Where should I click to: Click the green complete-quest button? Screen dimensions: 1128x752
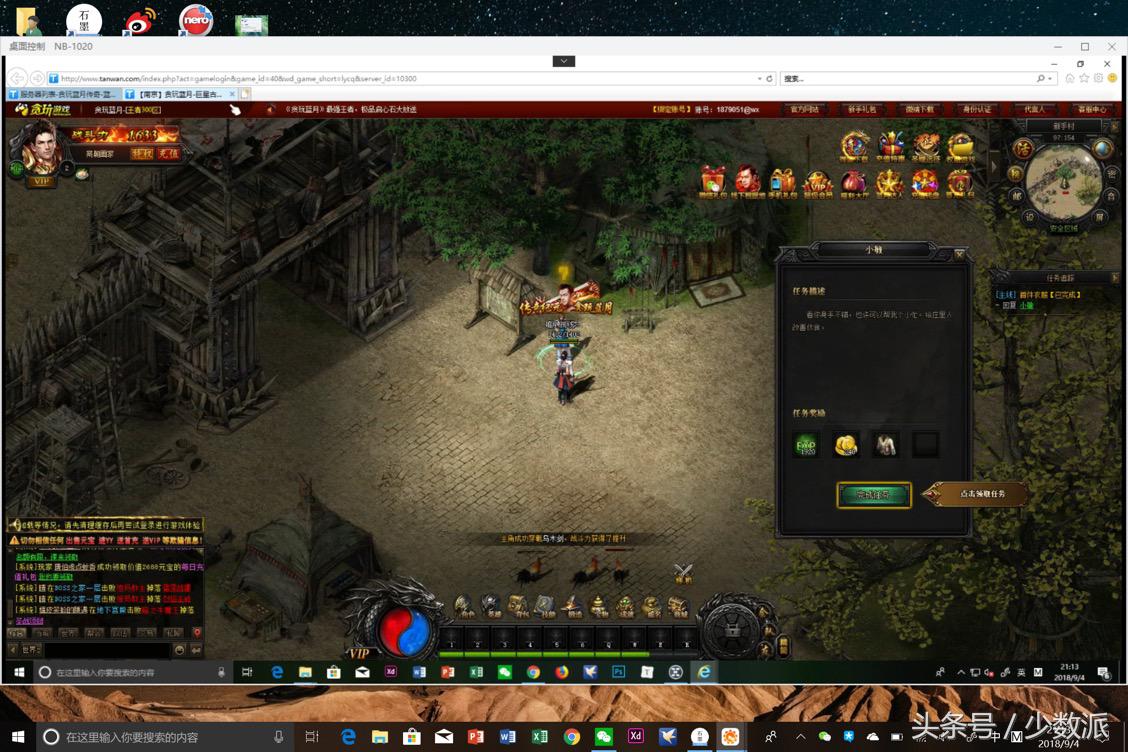874,494
